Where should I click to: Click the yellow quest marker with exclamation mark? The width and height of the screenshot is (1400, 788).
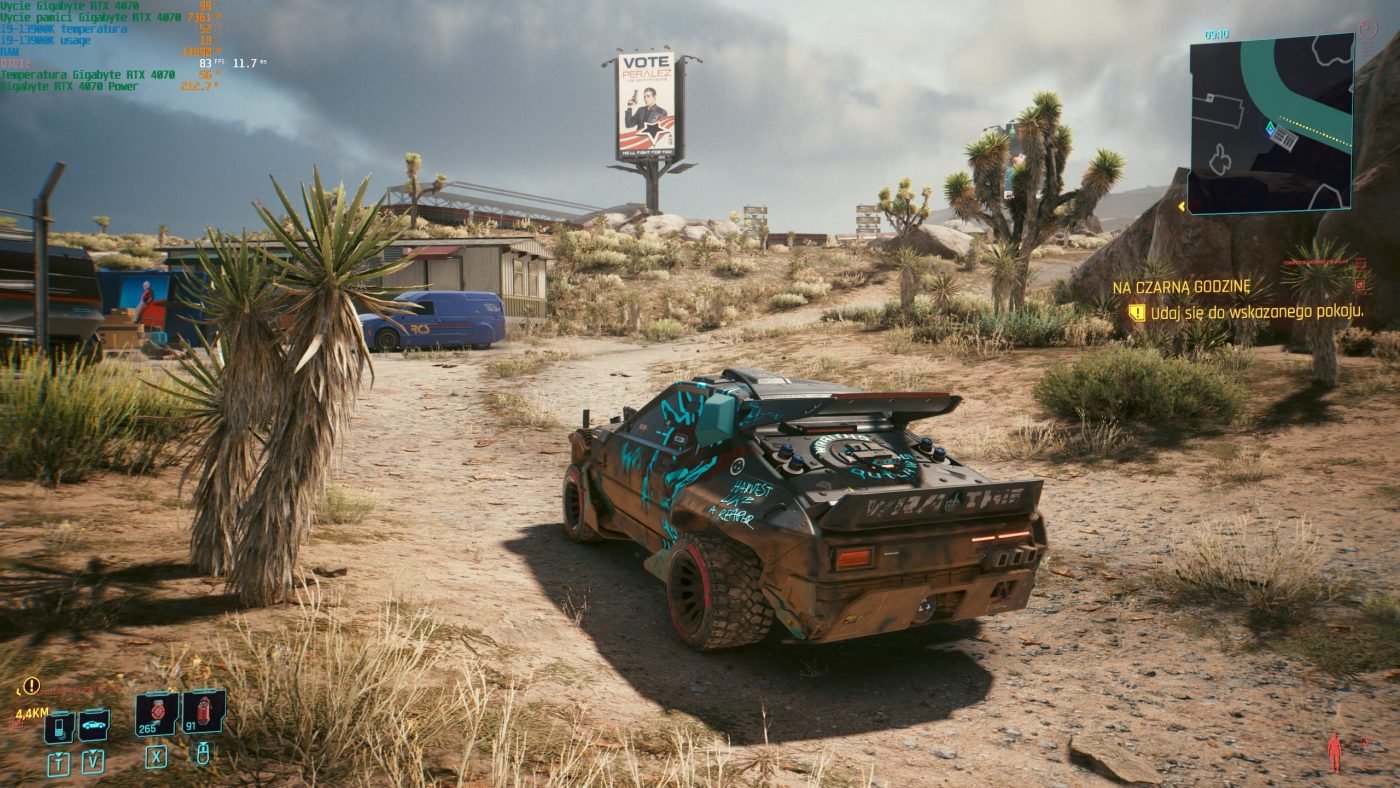(x=31, y=686)
